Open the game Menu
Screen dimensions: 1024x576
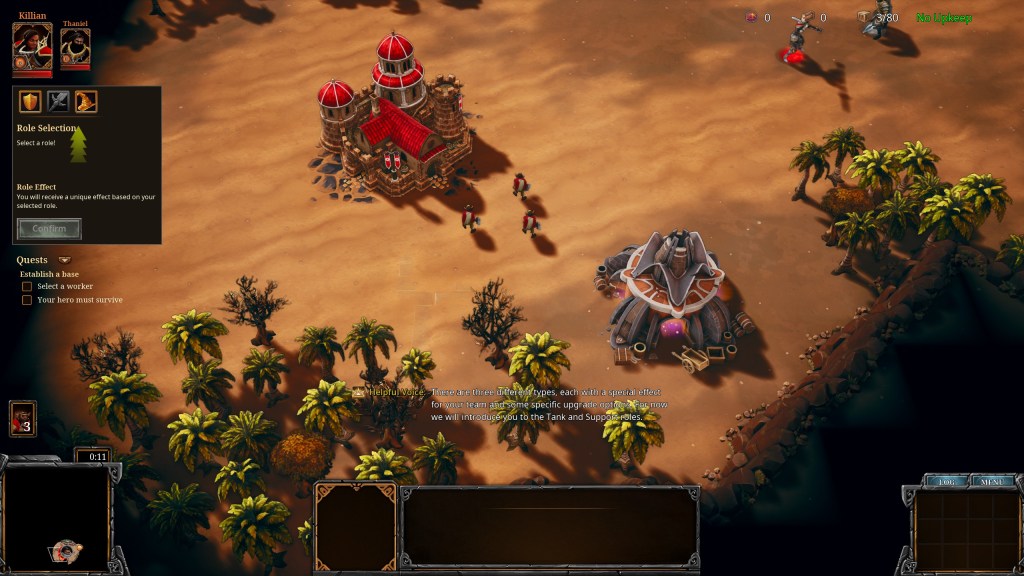click(991, 482)
